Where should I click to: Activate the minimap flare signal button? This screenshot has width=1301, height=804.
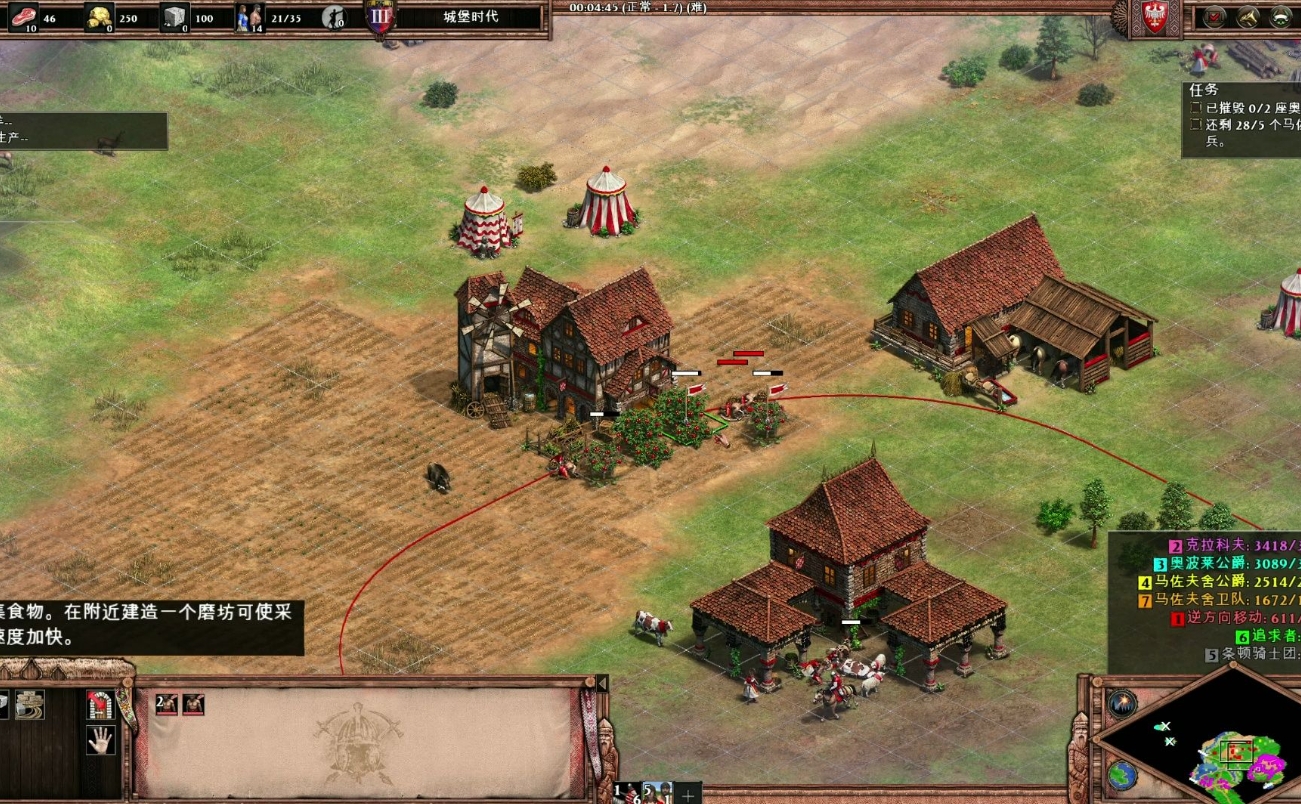click(1122, 703)
